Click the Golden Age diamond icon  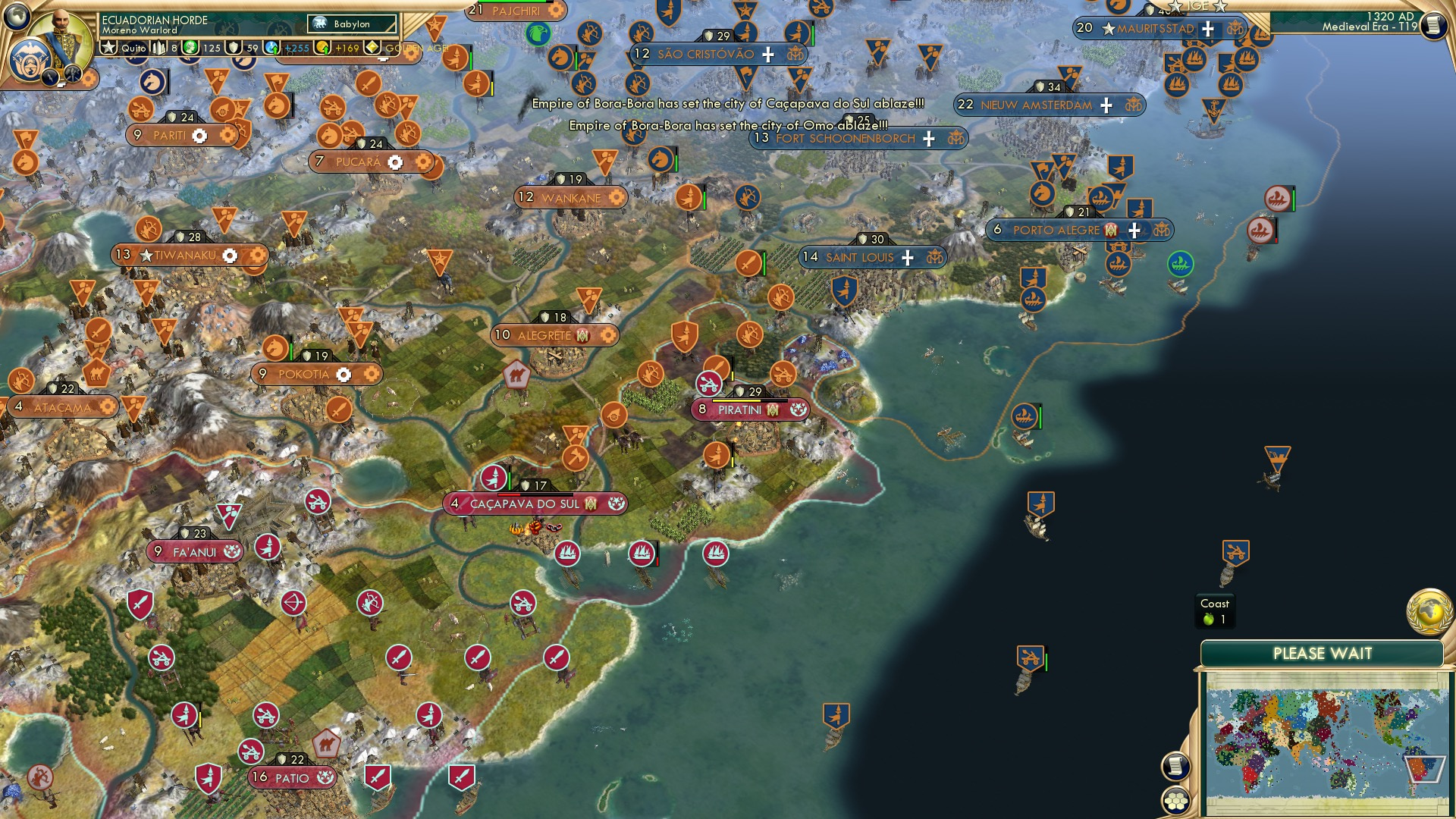click(x=372, y=46)
